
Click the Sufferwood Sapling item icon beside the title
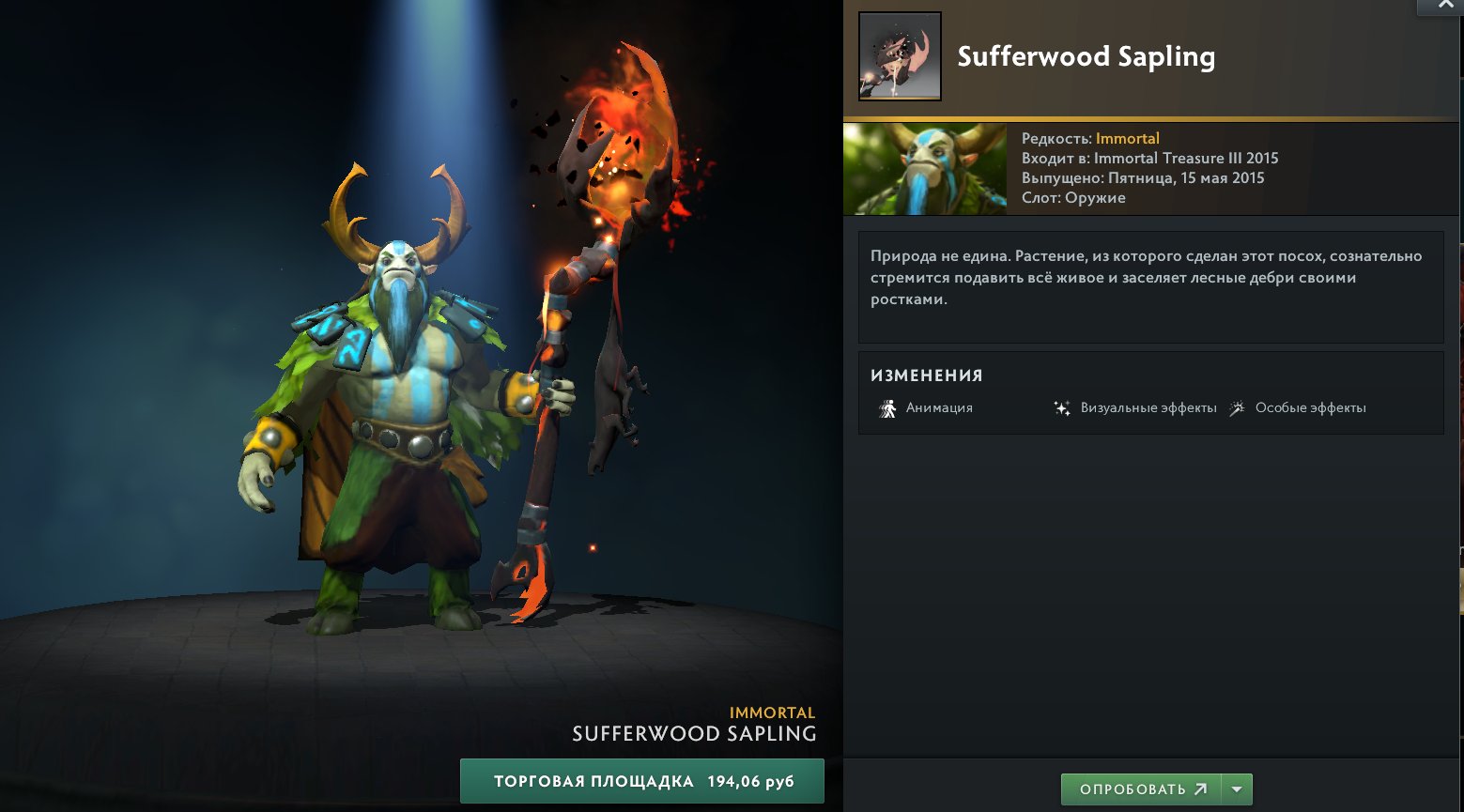tap(899, 56)
